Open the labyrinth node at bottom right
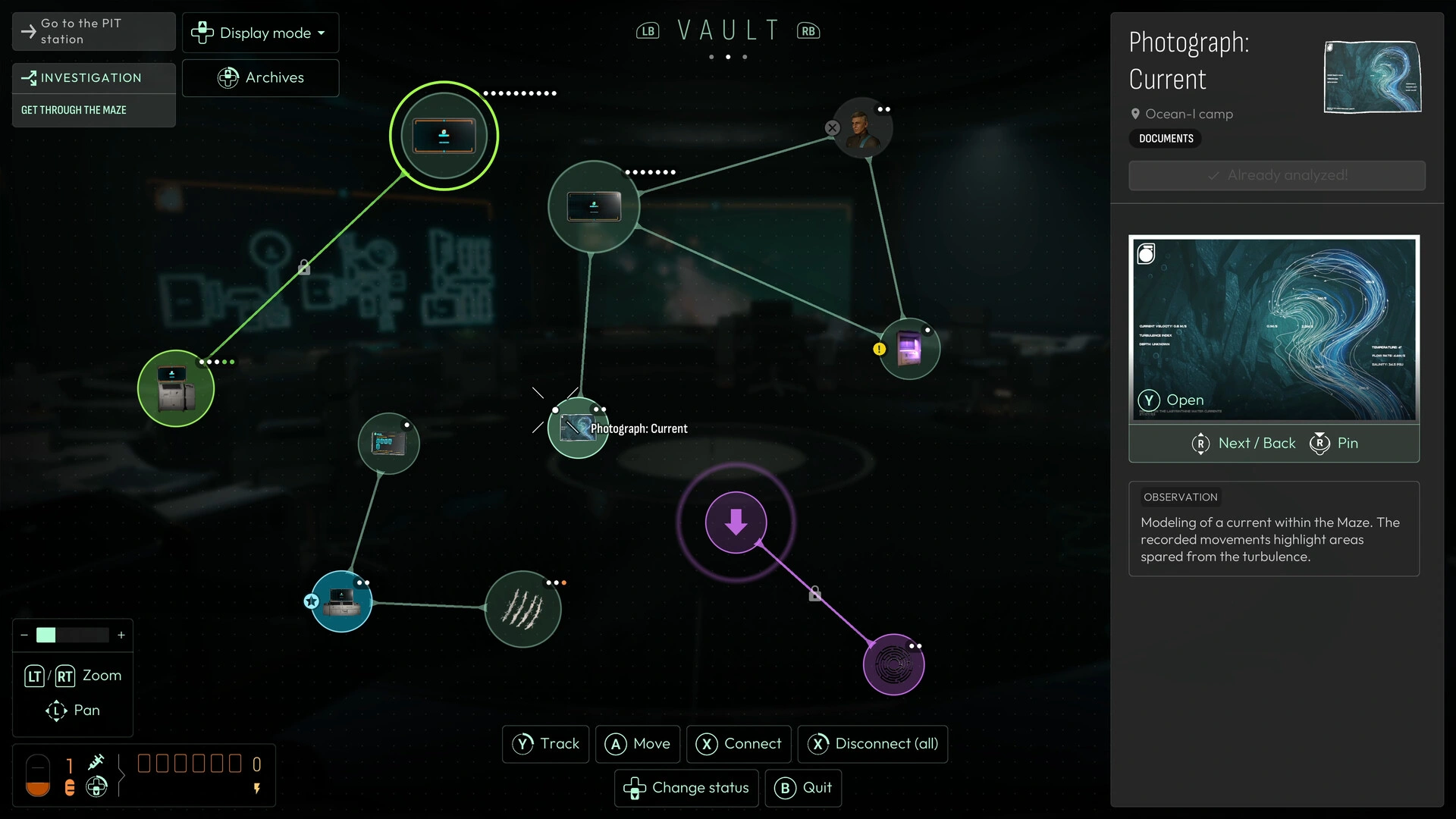Screen dimensions: 1456x819 (x=894, y=665)
